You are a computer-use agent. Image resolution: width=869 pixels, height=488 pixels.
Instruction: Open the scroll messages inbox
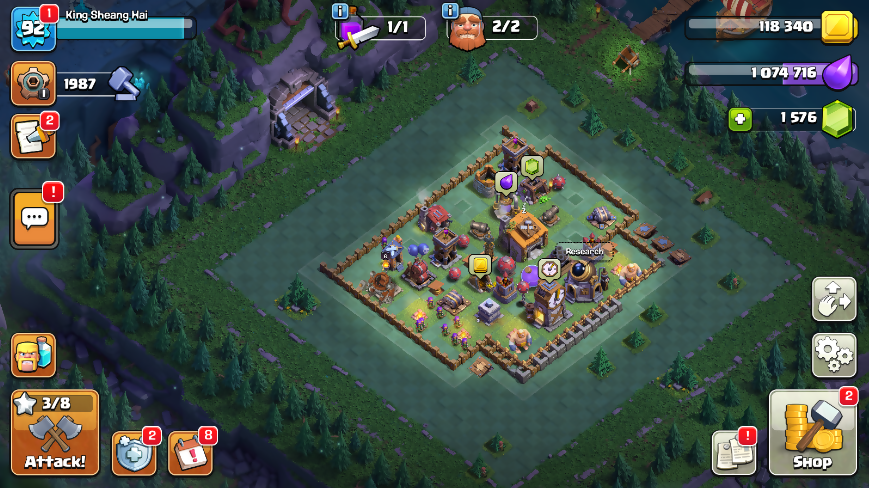(x=33, y=137)
